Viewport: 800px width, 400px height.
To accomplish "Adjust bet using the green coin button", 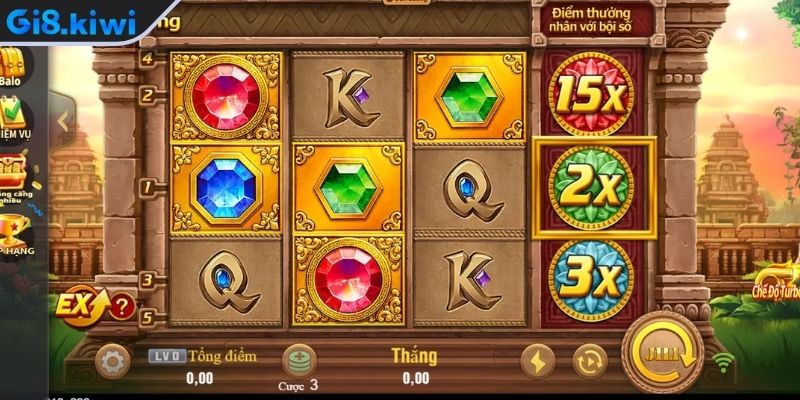I will pos(298,360).
